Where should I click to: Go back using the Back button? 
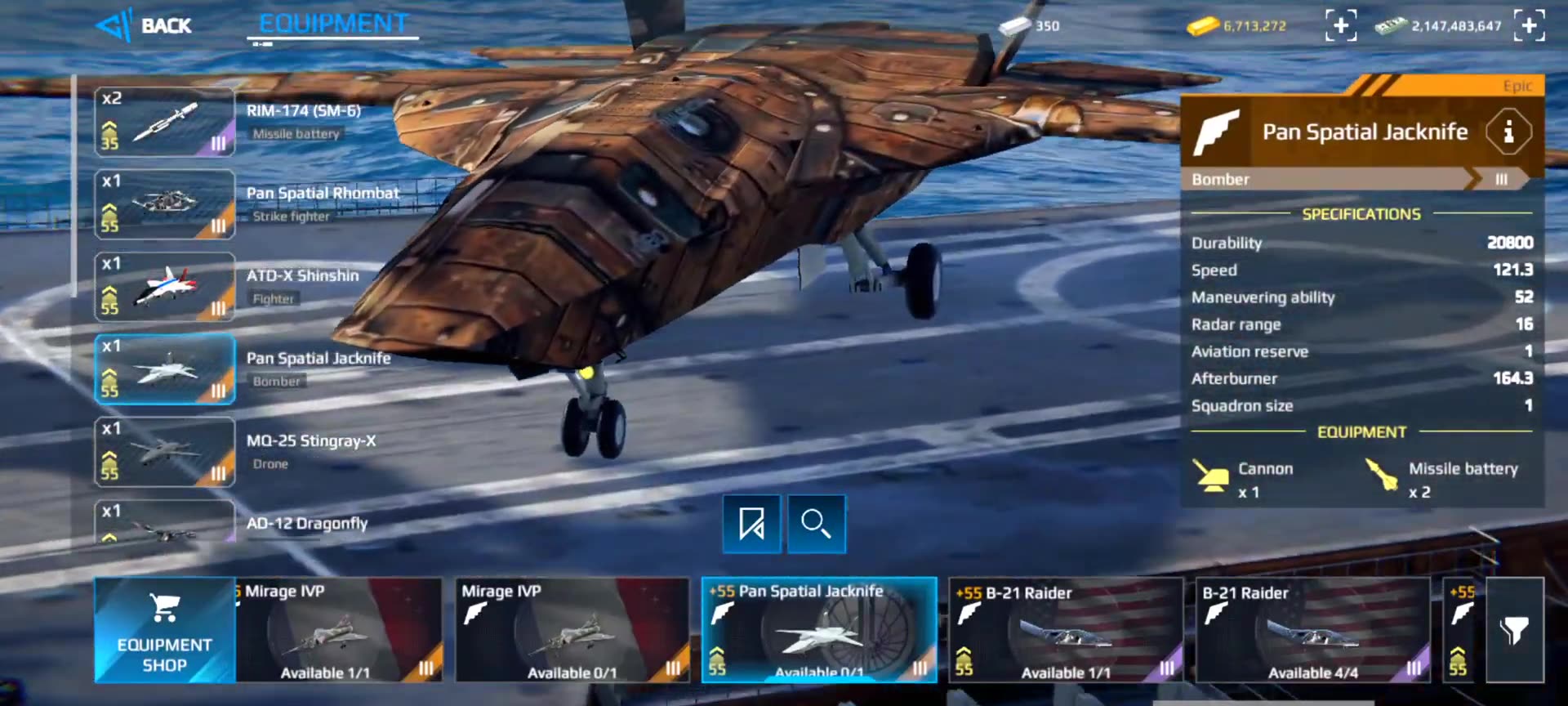pyautogui.click(x=145, y=26)
